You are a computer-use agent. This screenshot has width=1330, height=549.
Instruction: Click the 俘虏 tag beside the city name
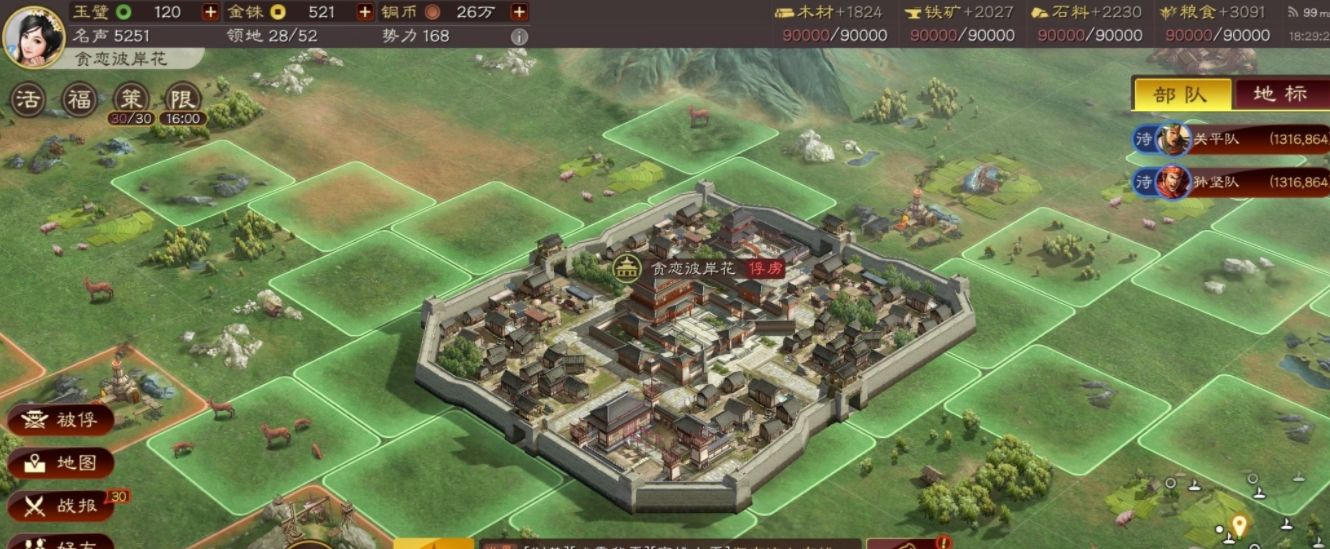(x=767, y=268)
